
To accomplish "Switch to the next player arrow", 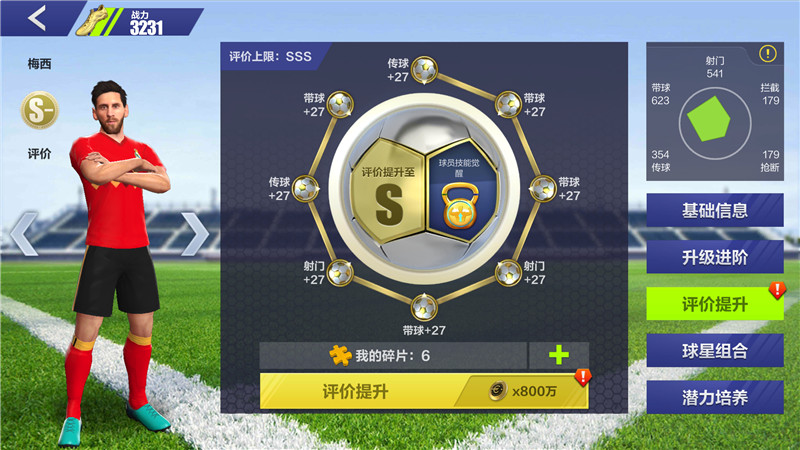I will [x=194, y=234].
